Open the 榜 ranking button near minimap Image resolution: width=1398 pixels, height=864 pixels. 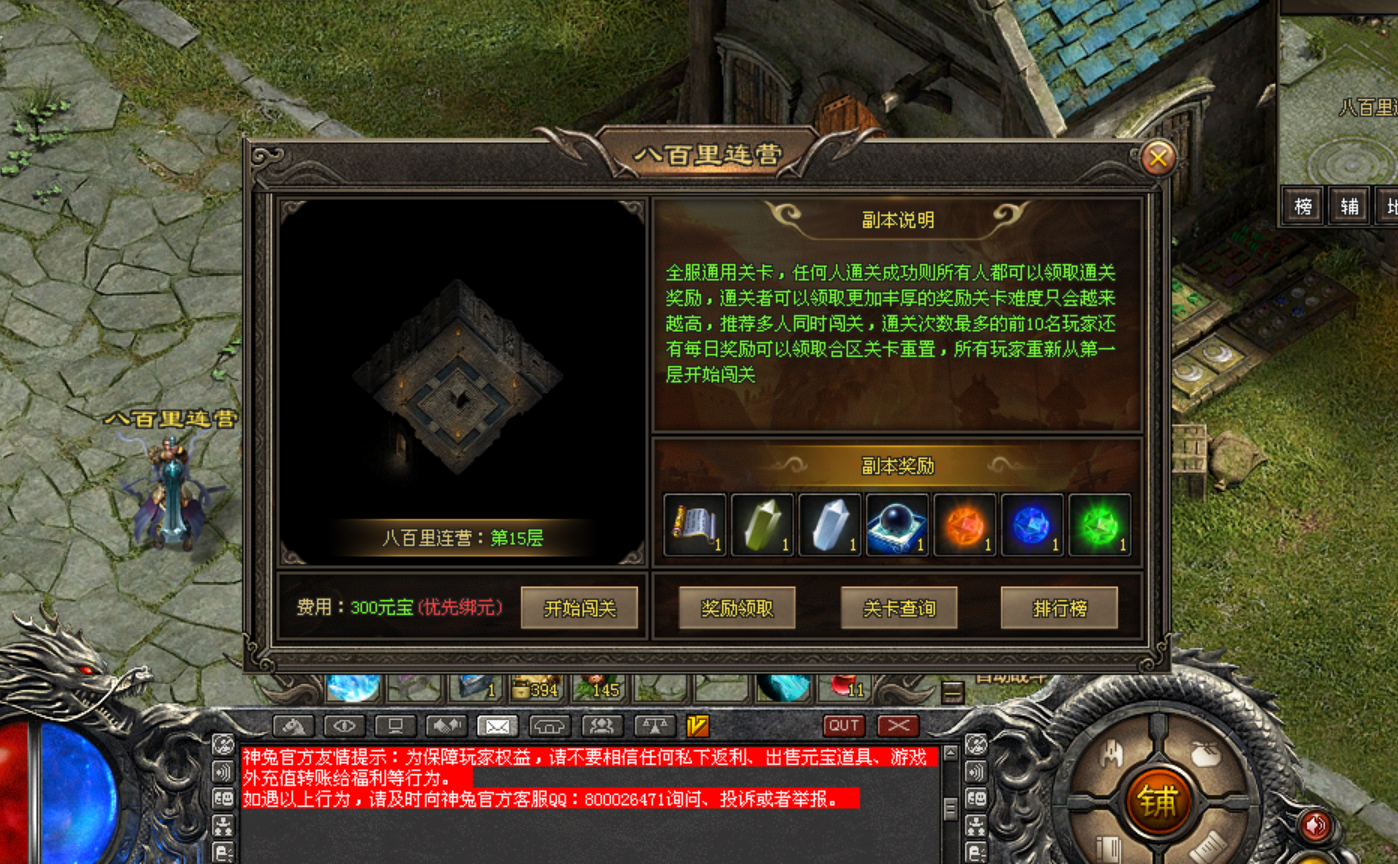click(1303, 207)
